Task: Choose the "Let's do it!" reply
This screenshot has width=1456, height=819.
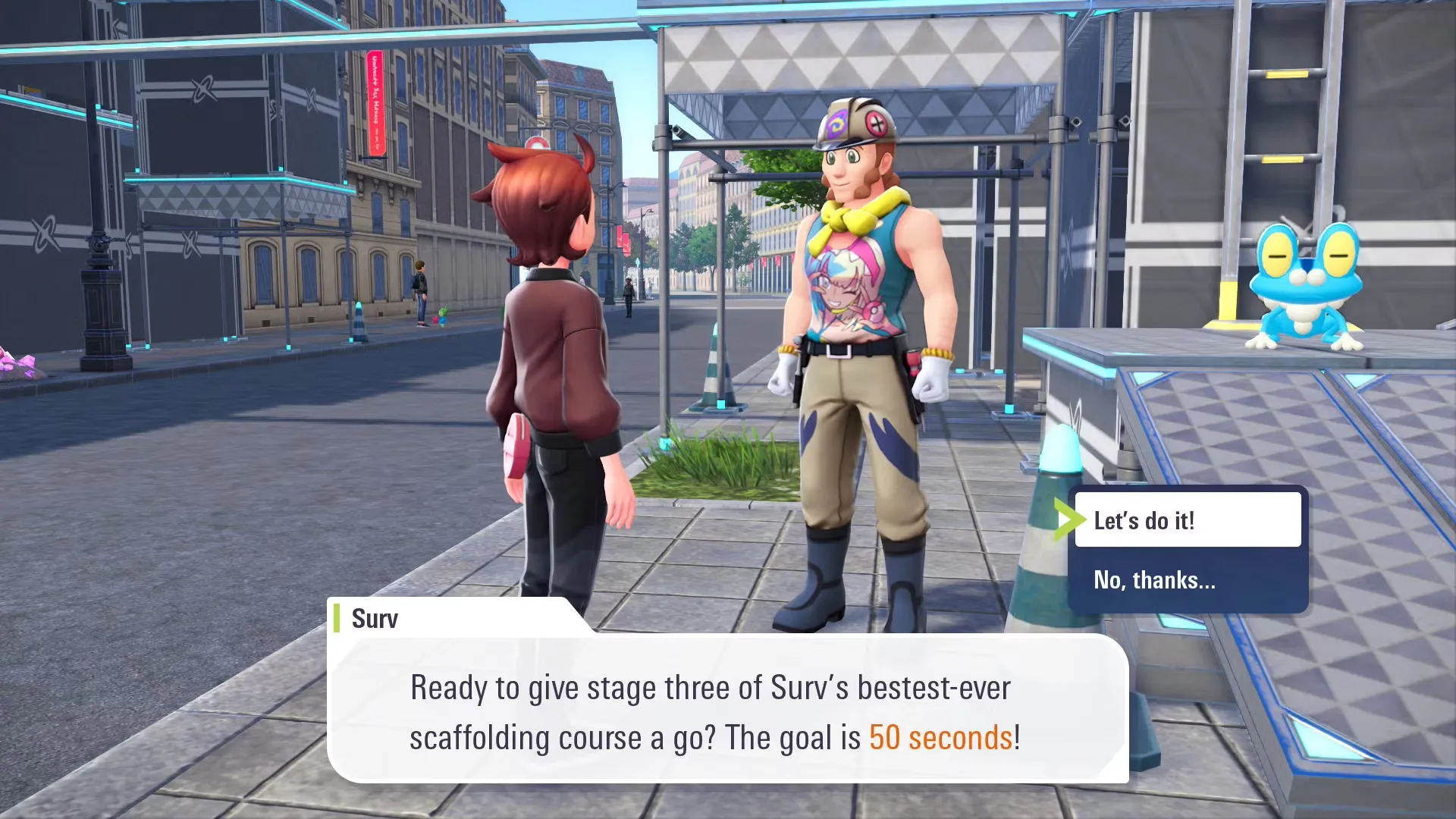Action: click(x=1187, y=520)
